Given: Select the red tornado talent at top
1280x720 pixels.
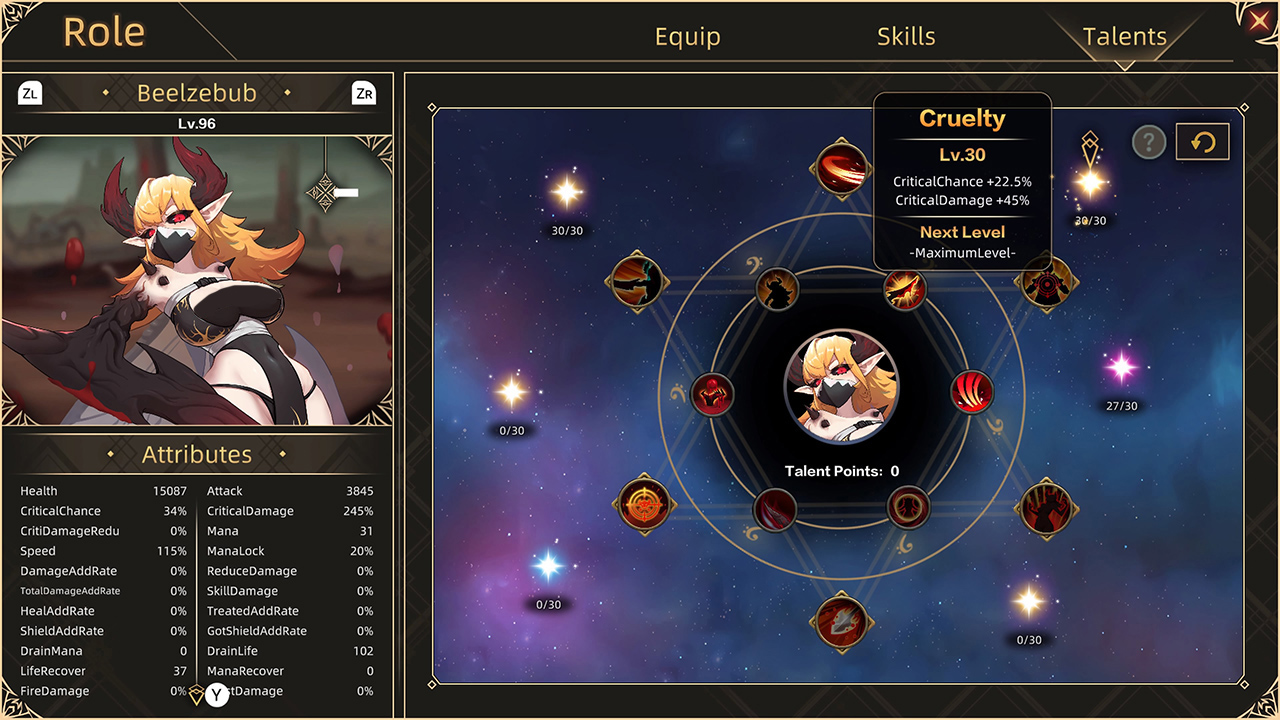Looking at the screenshot, I should [x=841, y=168].
